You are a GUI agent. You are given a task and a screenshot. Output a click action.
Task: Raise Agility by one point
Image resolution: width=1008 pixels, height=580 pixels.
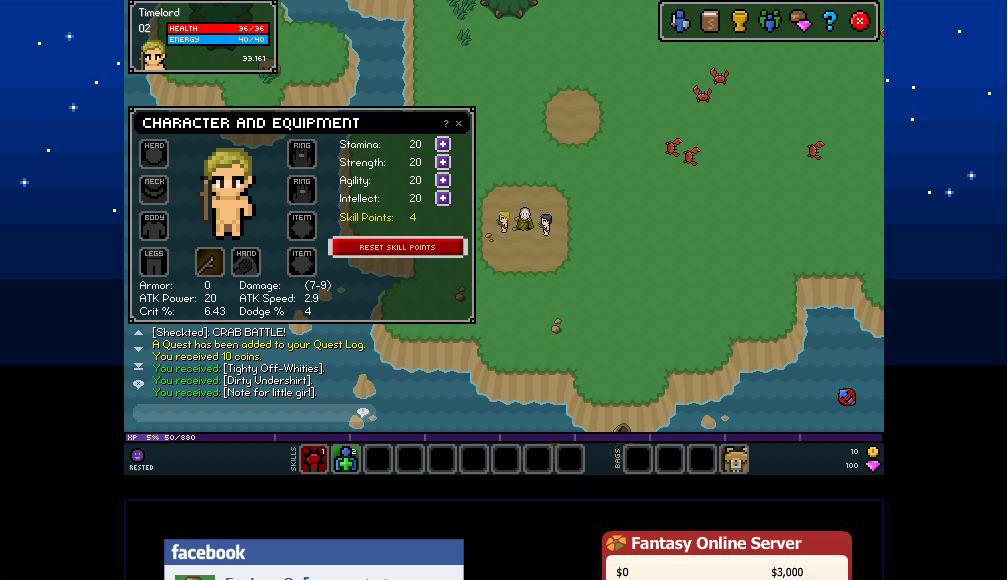point(443,180)
